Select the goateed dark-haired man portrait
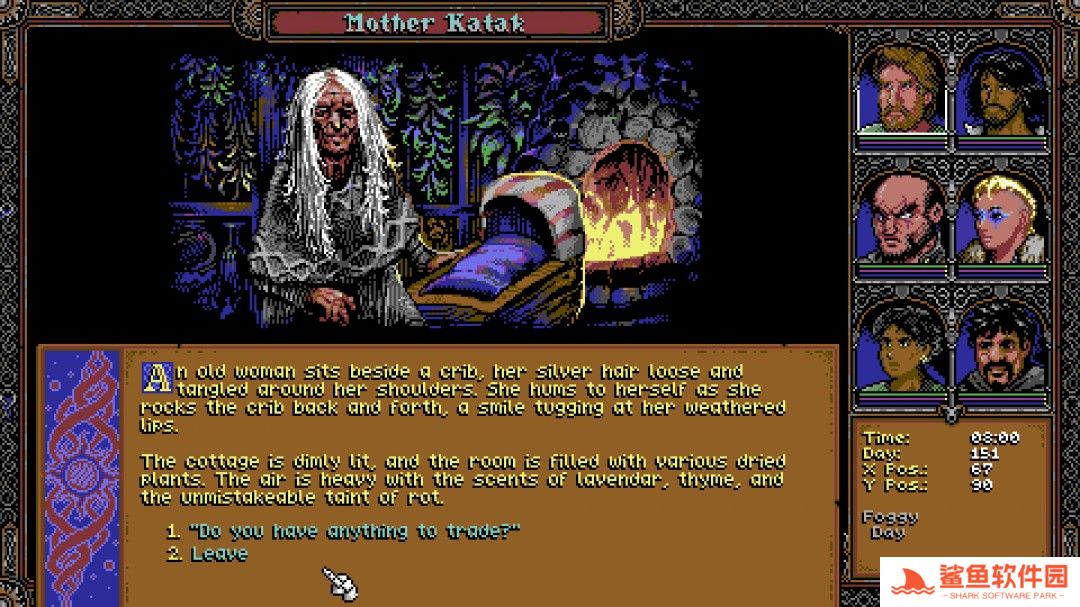Viewport: 1080px width, 607px height. coord(1000,350)
